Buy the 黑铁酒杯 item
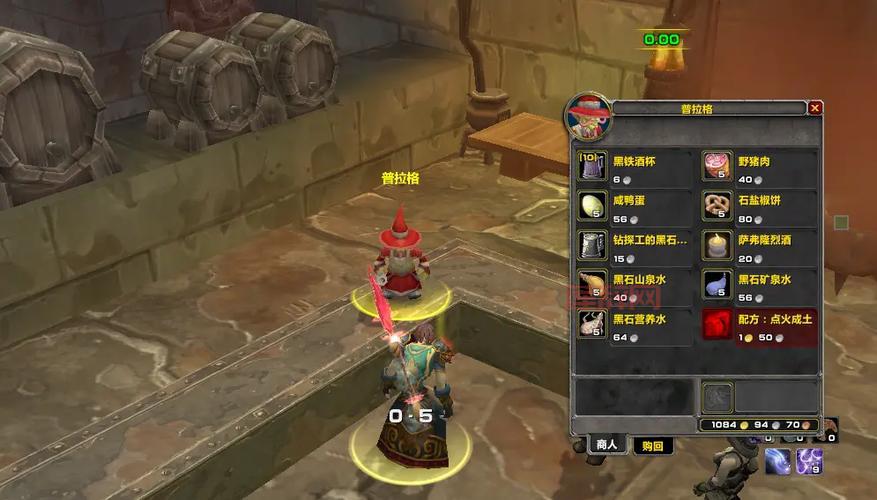 [x=593, y=166]
